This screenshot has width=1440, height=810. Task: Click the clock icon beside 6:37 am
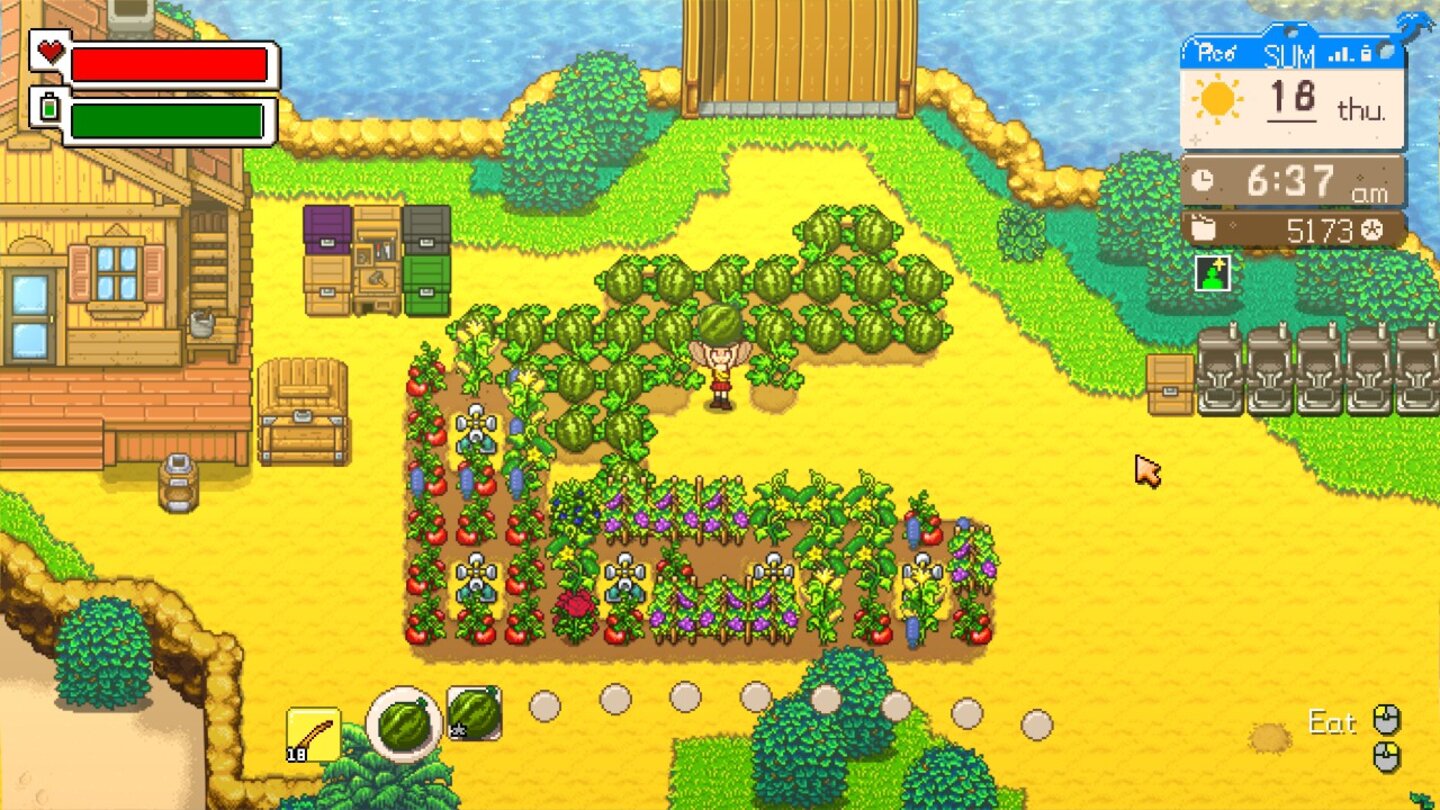coord(1201,182)
